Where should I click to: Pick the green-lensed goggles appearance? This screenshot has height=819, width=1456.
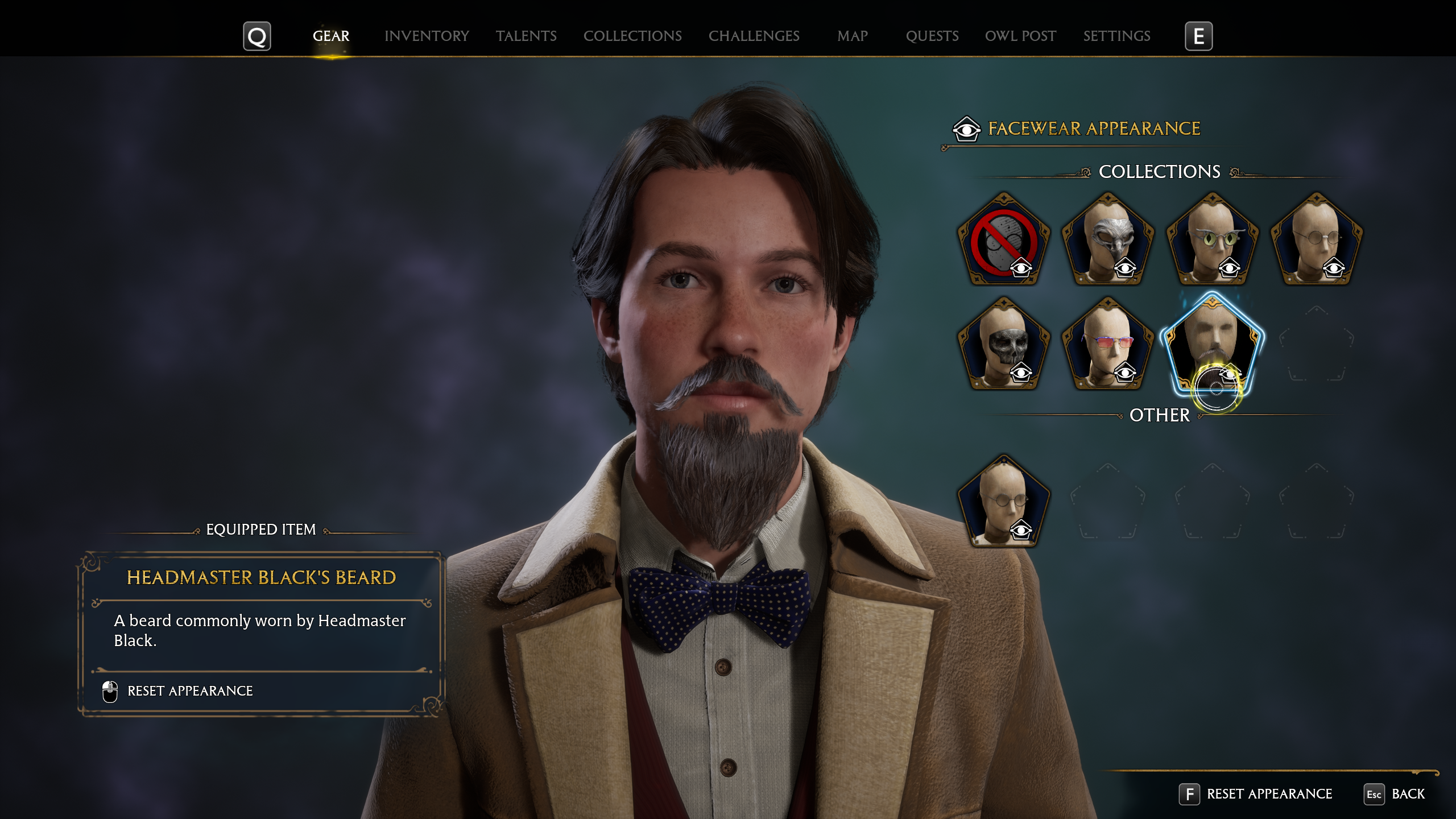pyautogui.click(x=1212, y=240)
